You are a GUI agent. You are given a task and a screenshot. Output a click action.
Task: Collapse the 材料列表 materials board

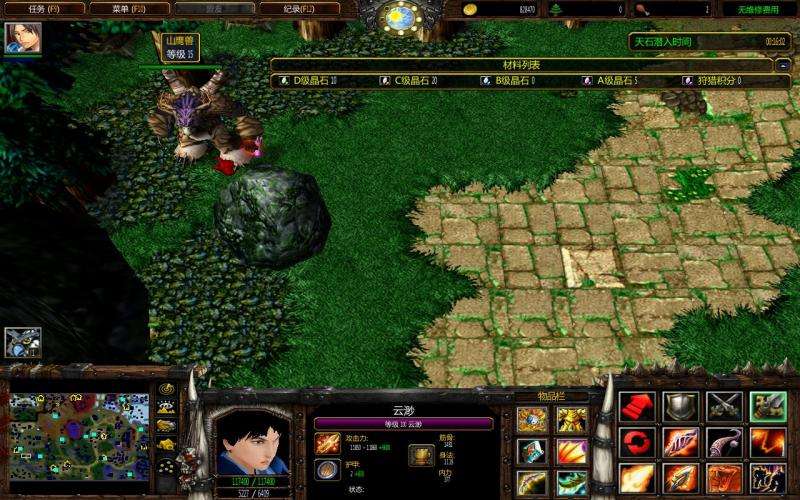(x=783, y=64)
